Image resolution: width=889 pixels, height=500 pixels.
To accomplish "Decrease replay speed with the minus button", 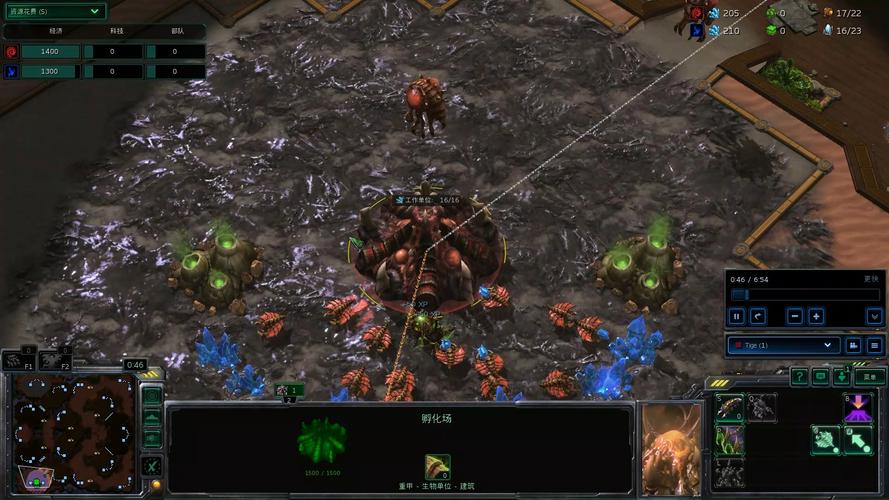I will 795,316.
